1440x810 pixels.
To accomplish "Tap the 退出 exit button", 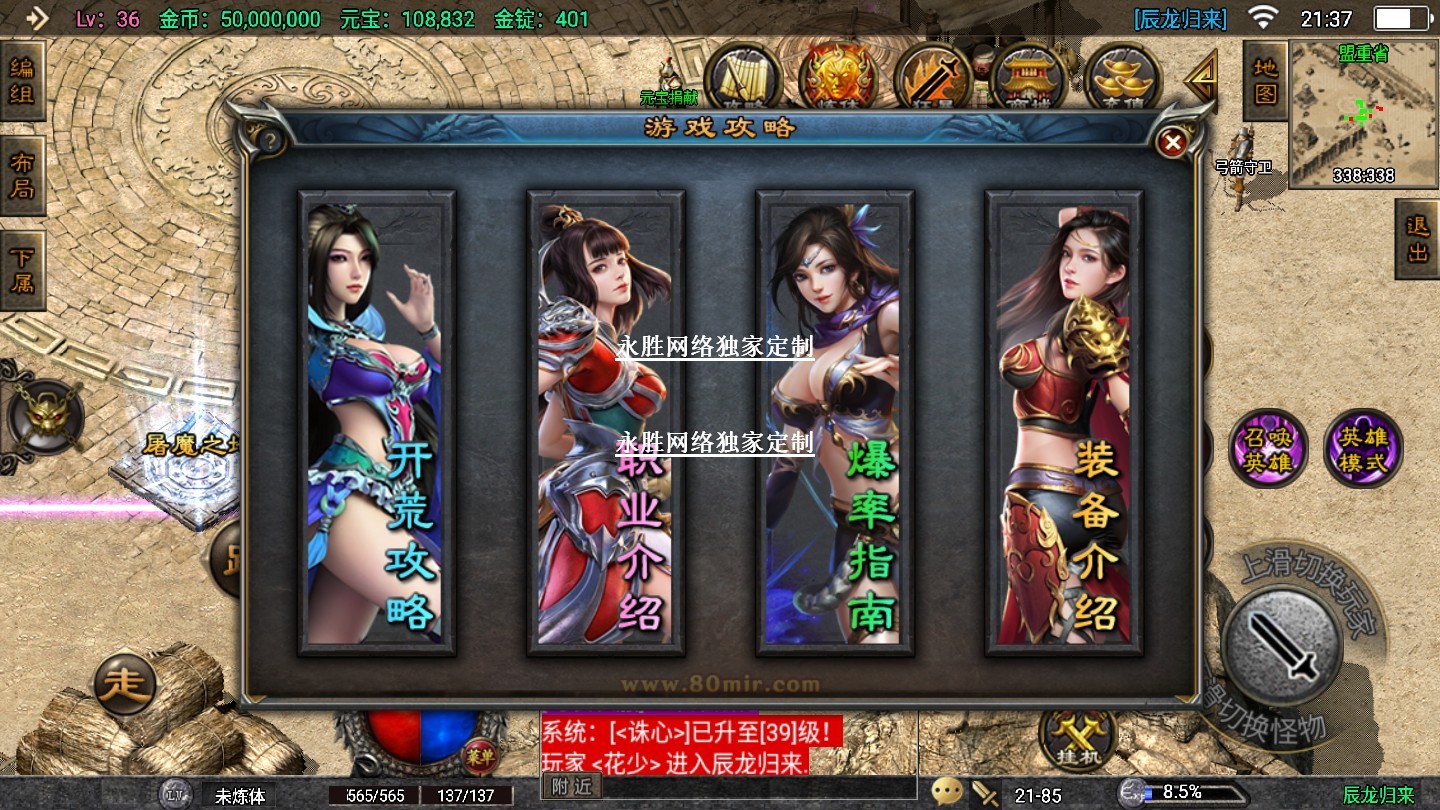I will 1417,239.
